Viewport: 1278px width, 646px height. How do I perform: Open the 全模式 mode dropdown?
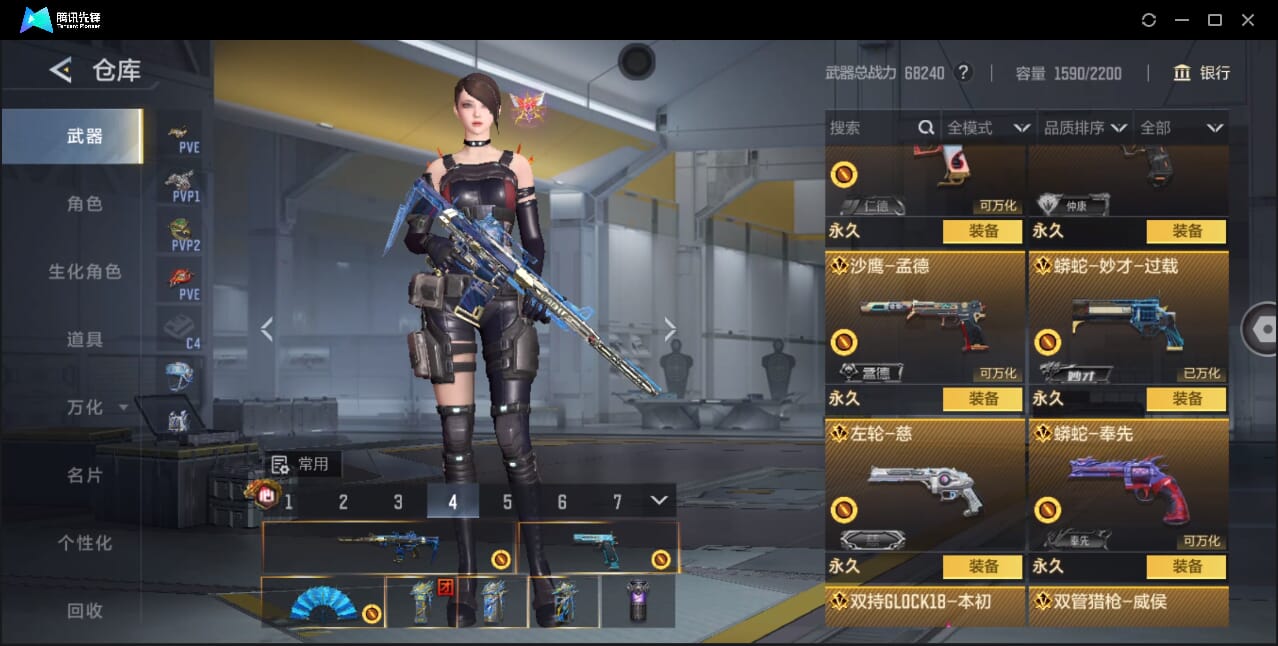(987, 128)
